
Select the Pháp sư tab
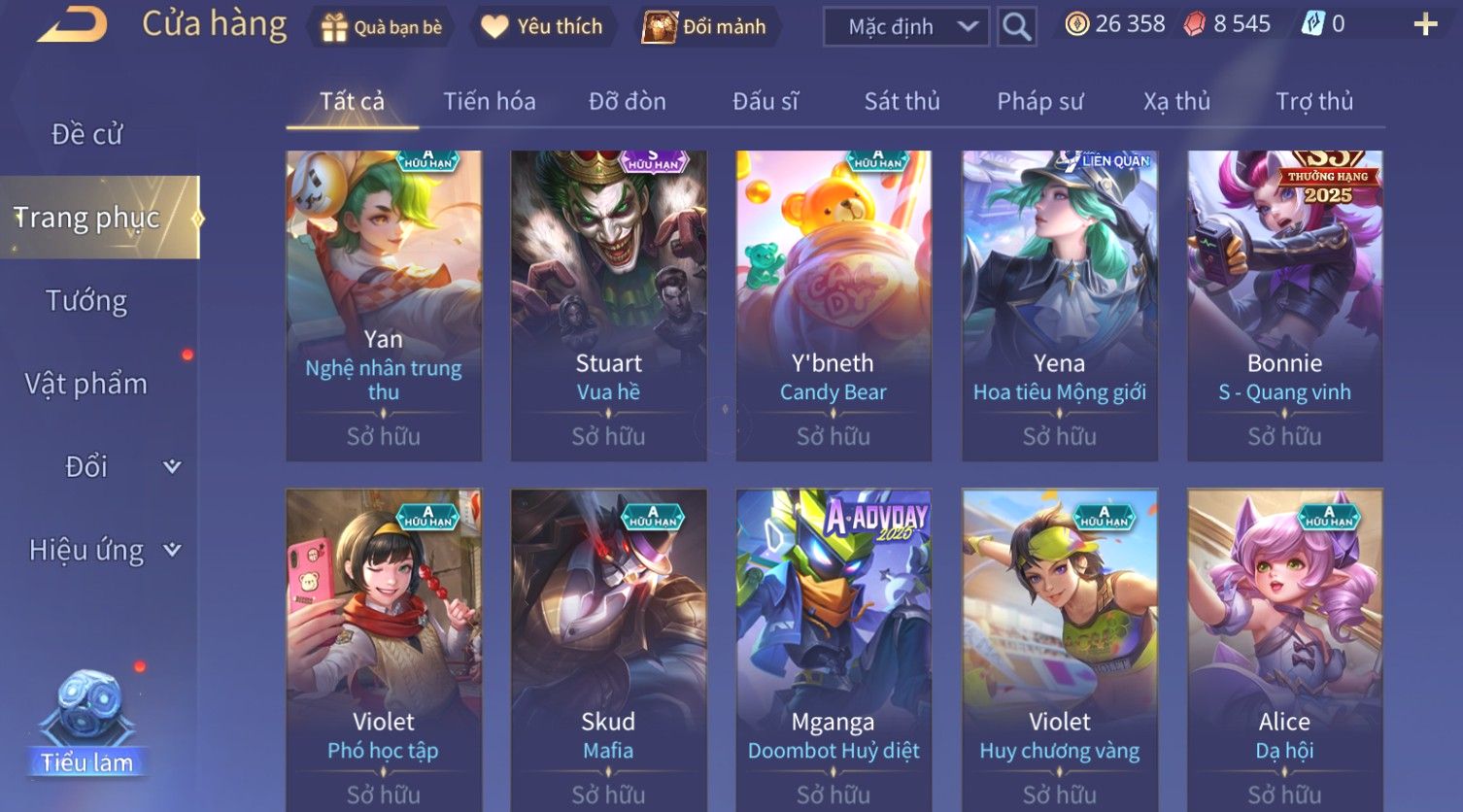pos(1039,101)
